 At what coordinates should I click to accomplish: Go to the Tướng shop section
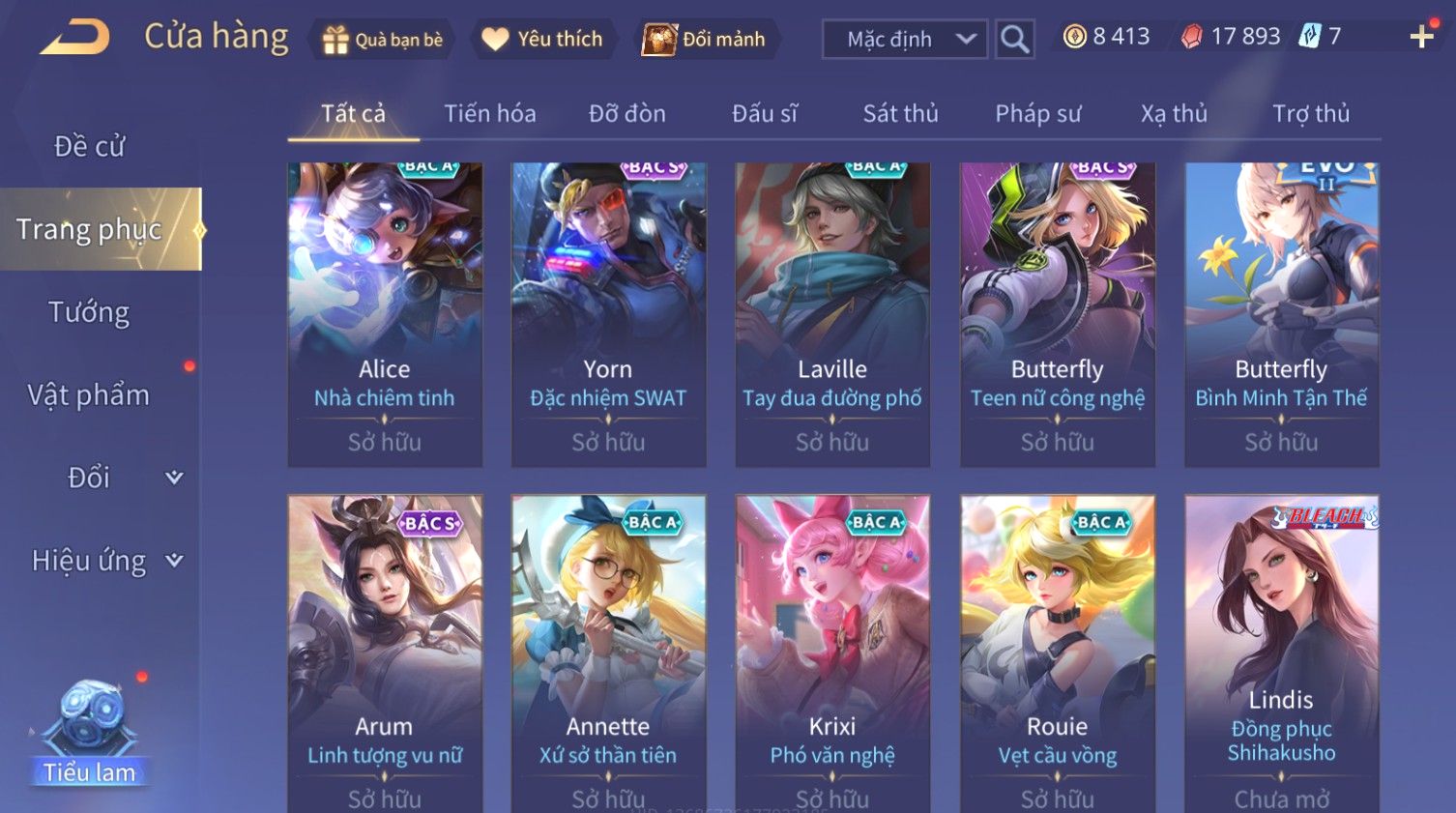[89, 312]
